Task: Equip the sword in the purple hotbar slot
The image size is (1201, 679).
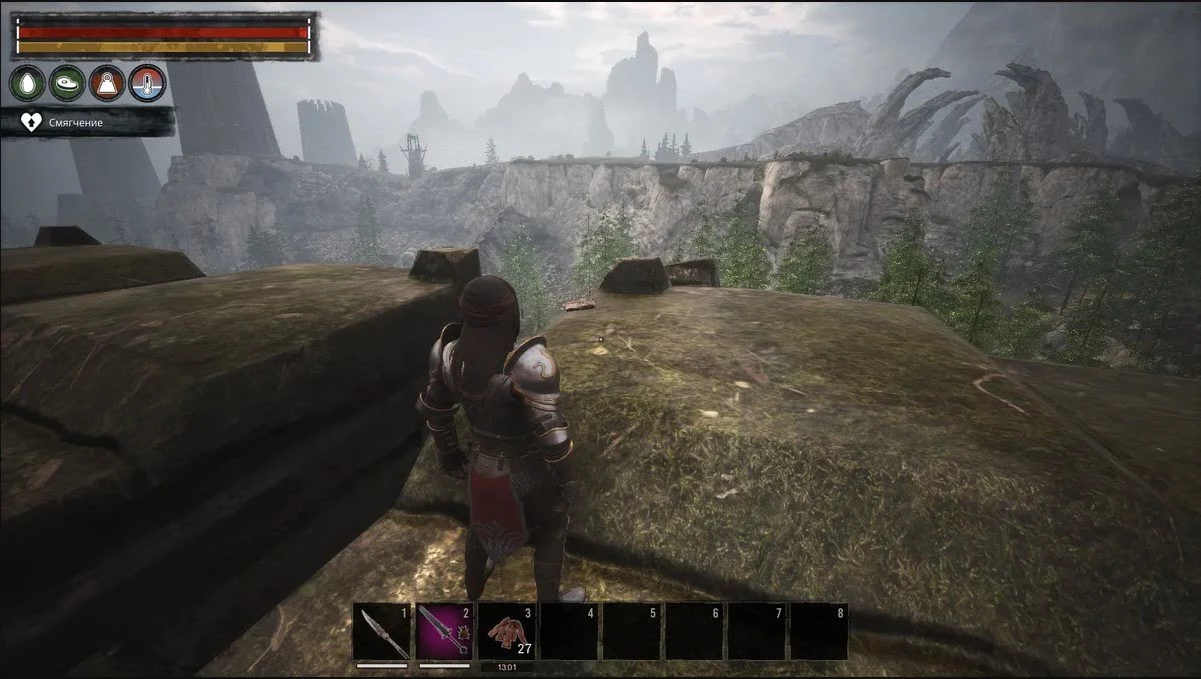Action: [x=444, y=631]
